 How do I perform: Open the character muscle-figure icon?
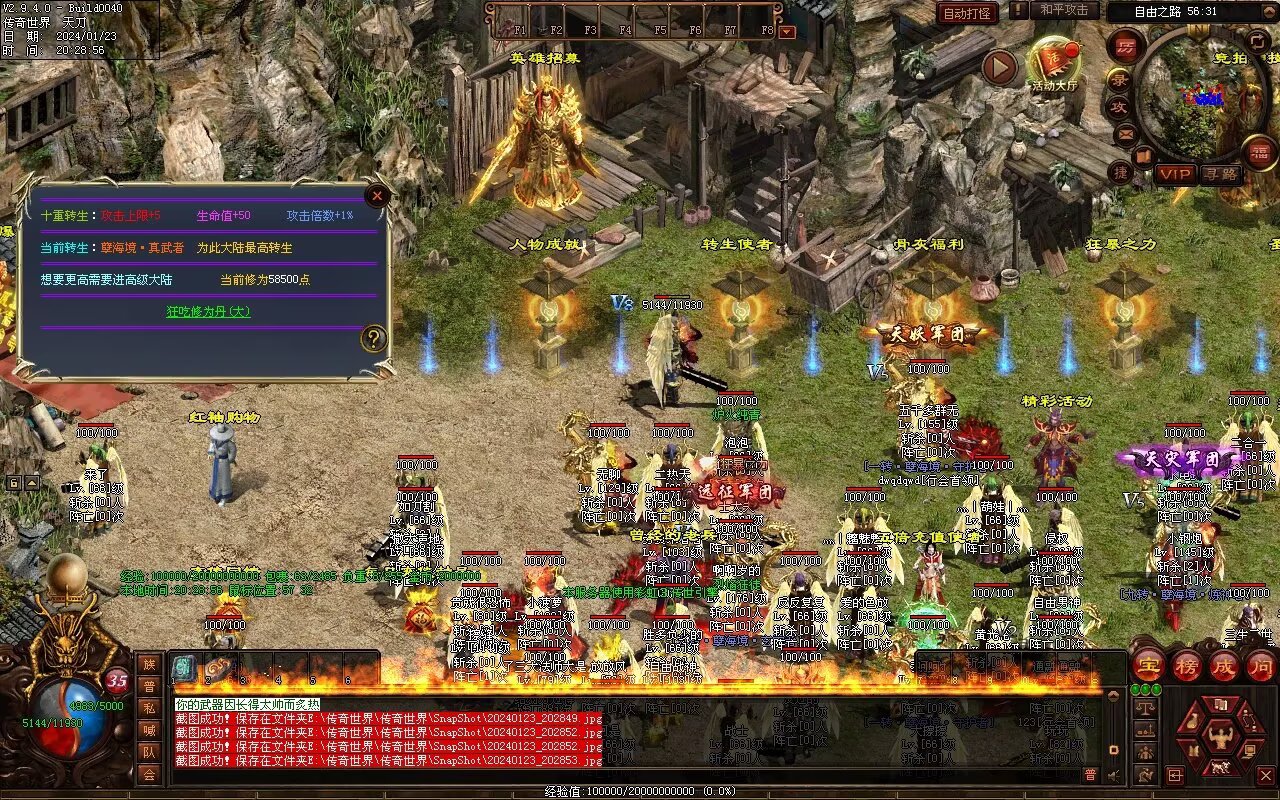[x=1221, y=738]
